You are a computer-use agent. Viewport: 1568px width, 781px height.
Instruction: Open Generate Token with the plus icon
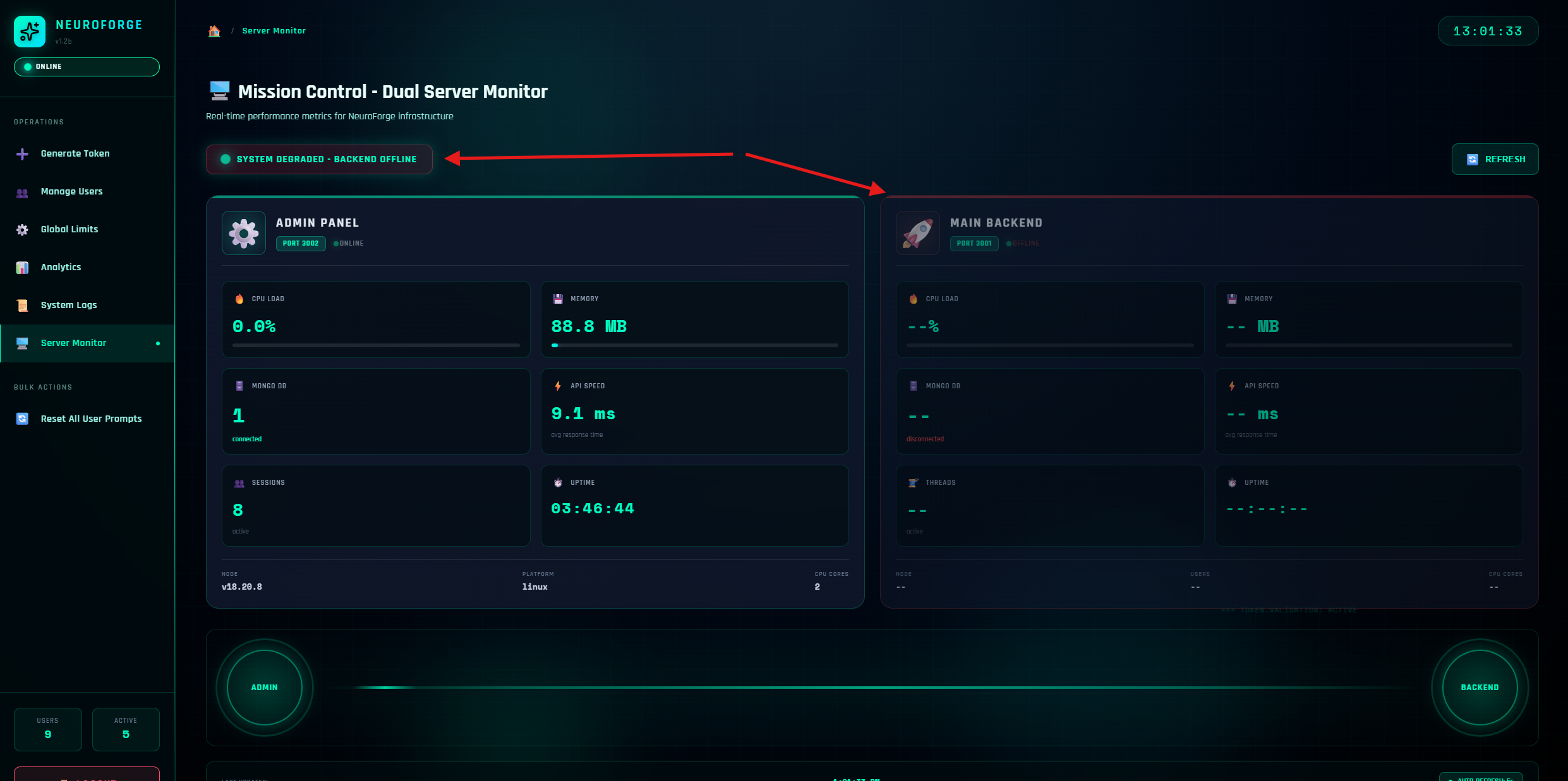(21, 153)
